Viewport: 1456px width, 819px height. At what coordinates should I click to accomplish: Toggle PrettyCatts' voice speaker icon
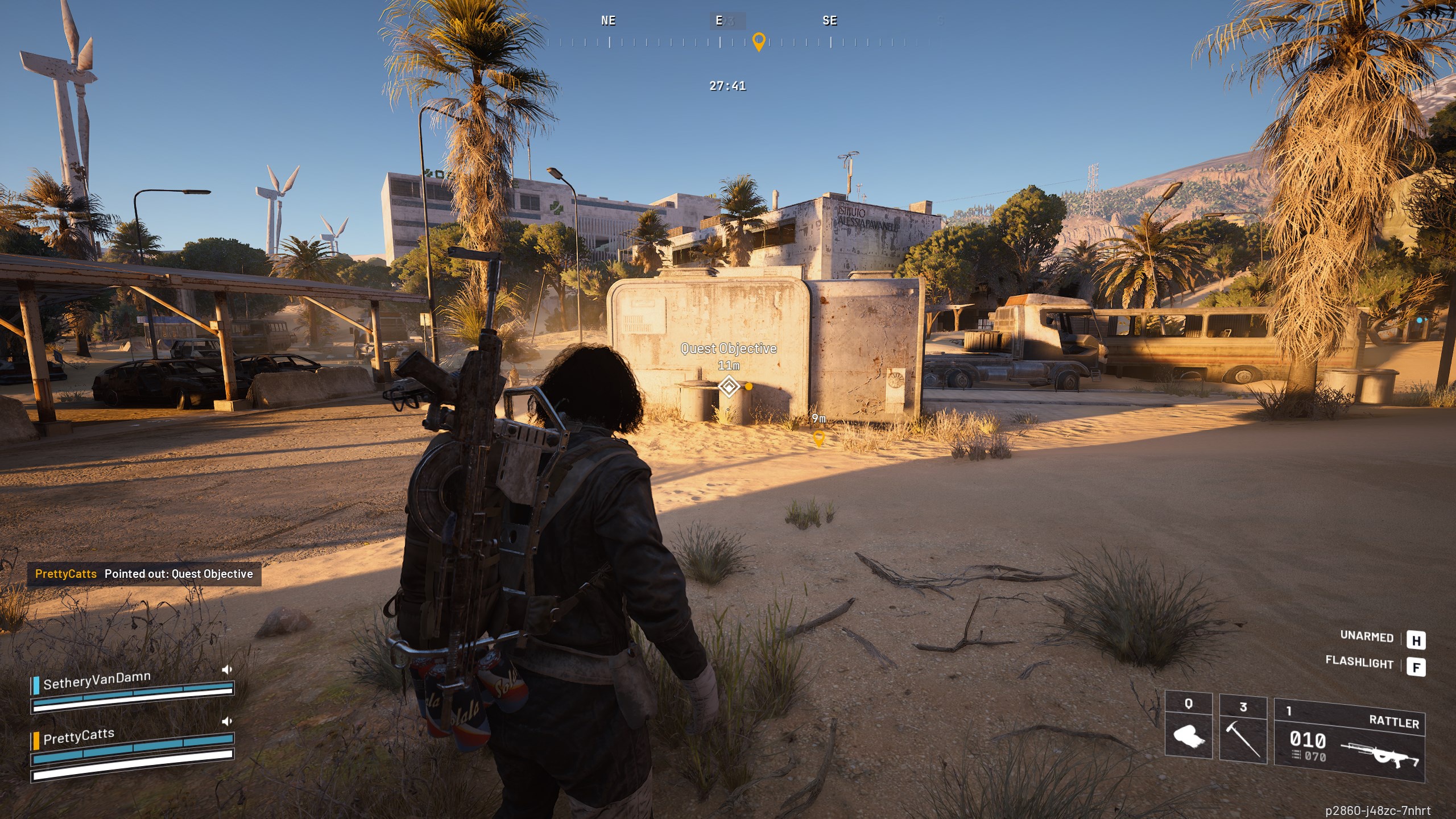pos(227,721)
